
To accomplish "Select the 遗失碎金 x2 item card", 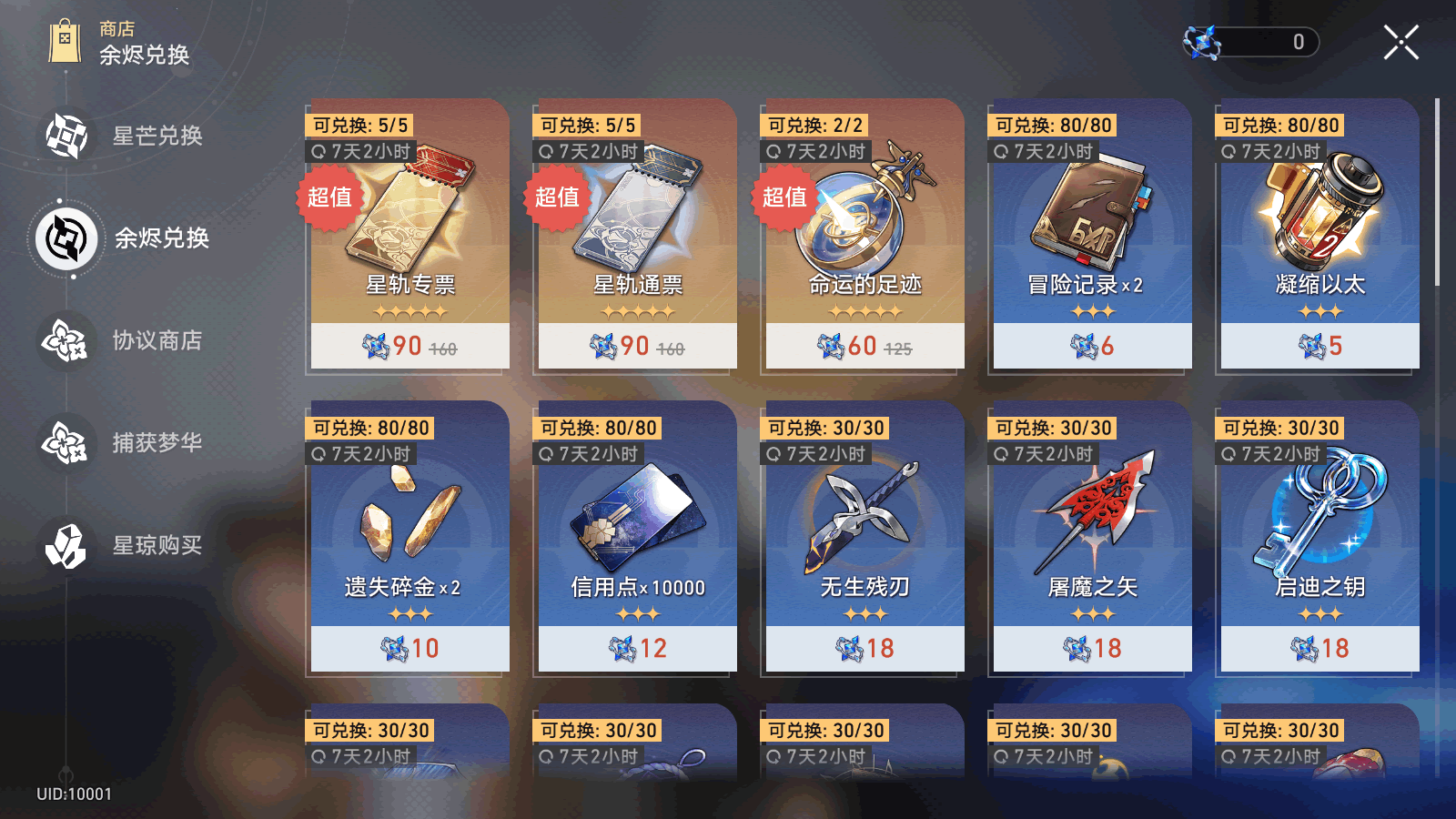I will click(x=409, y=537).
